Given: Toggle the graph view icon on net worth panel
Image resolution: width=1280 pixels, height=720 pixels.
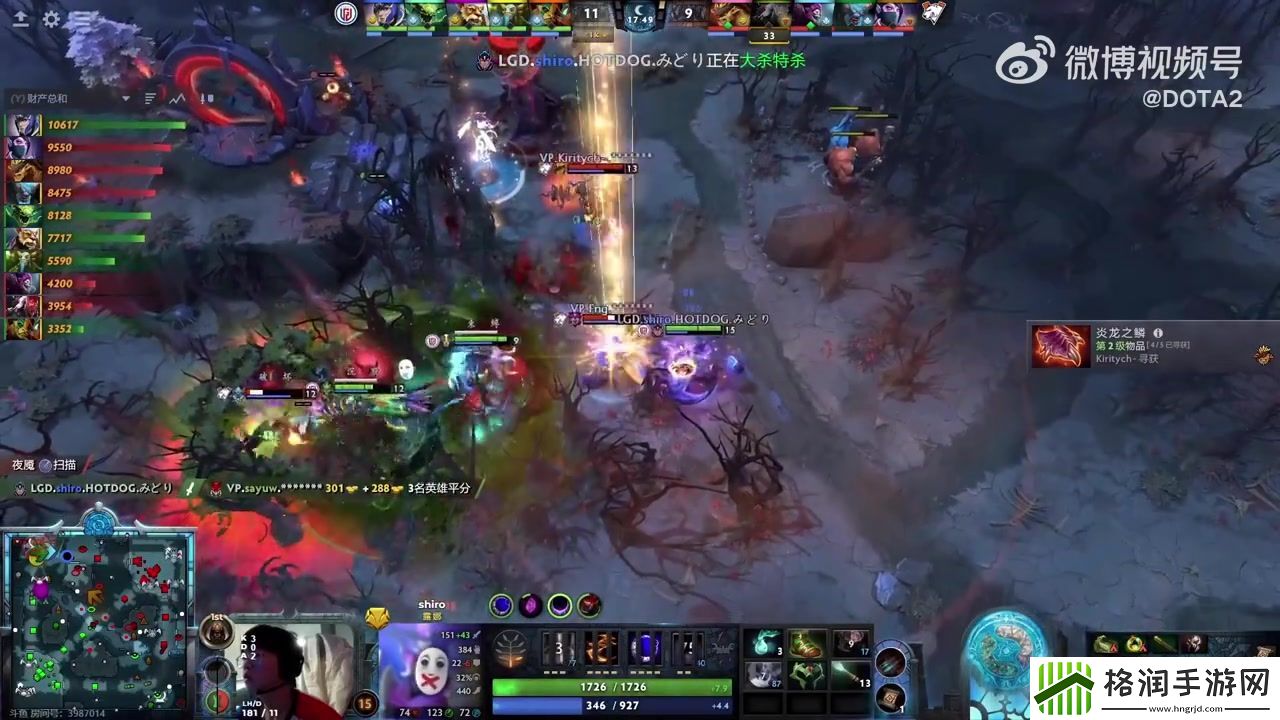Looking at the screenshot, I should (175, 98).
